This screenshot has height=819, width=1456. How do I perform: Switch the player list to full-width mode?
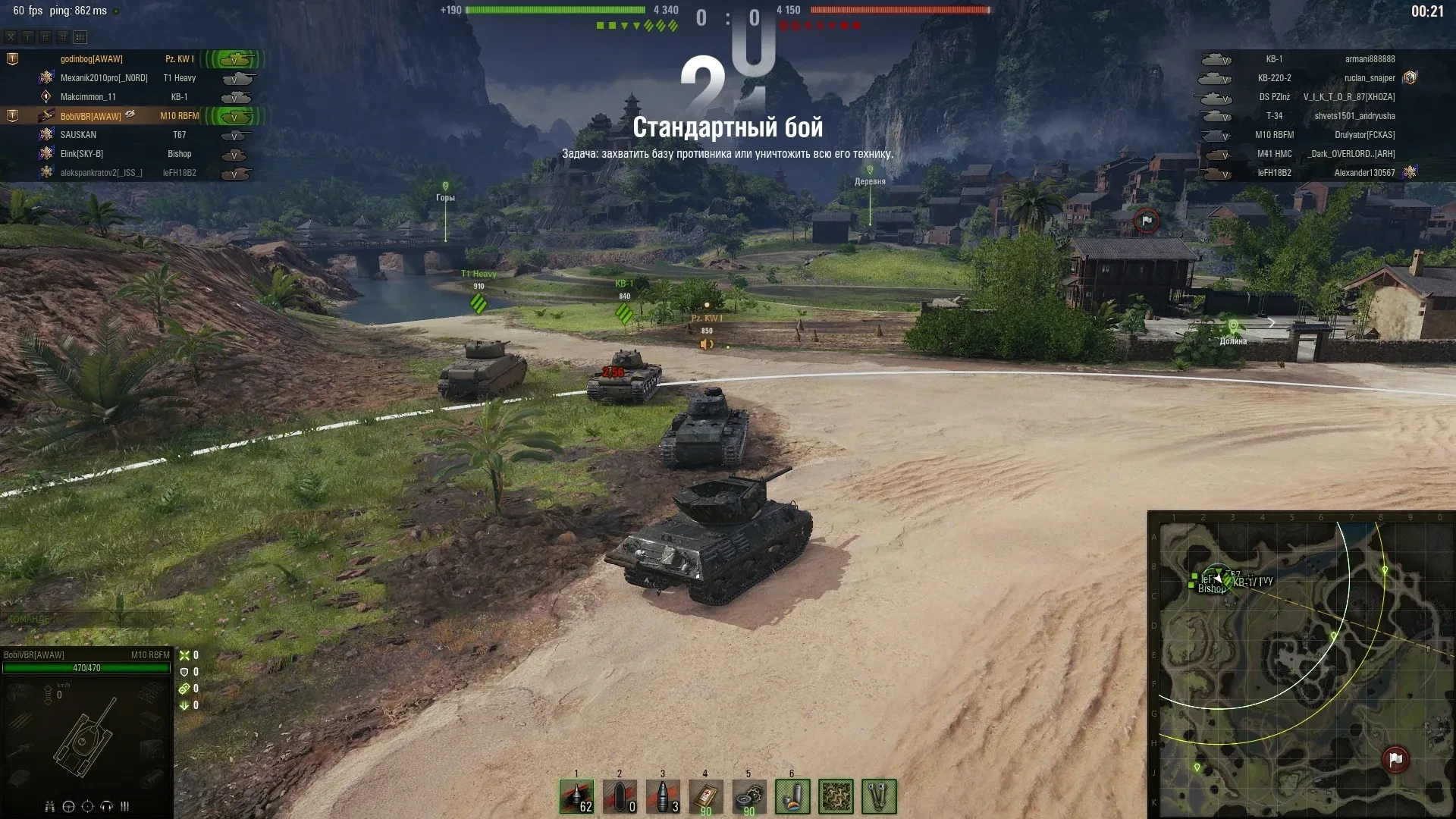(x=80, y=36)
